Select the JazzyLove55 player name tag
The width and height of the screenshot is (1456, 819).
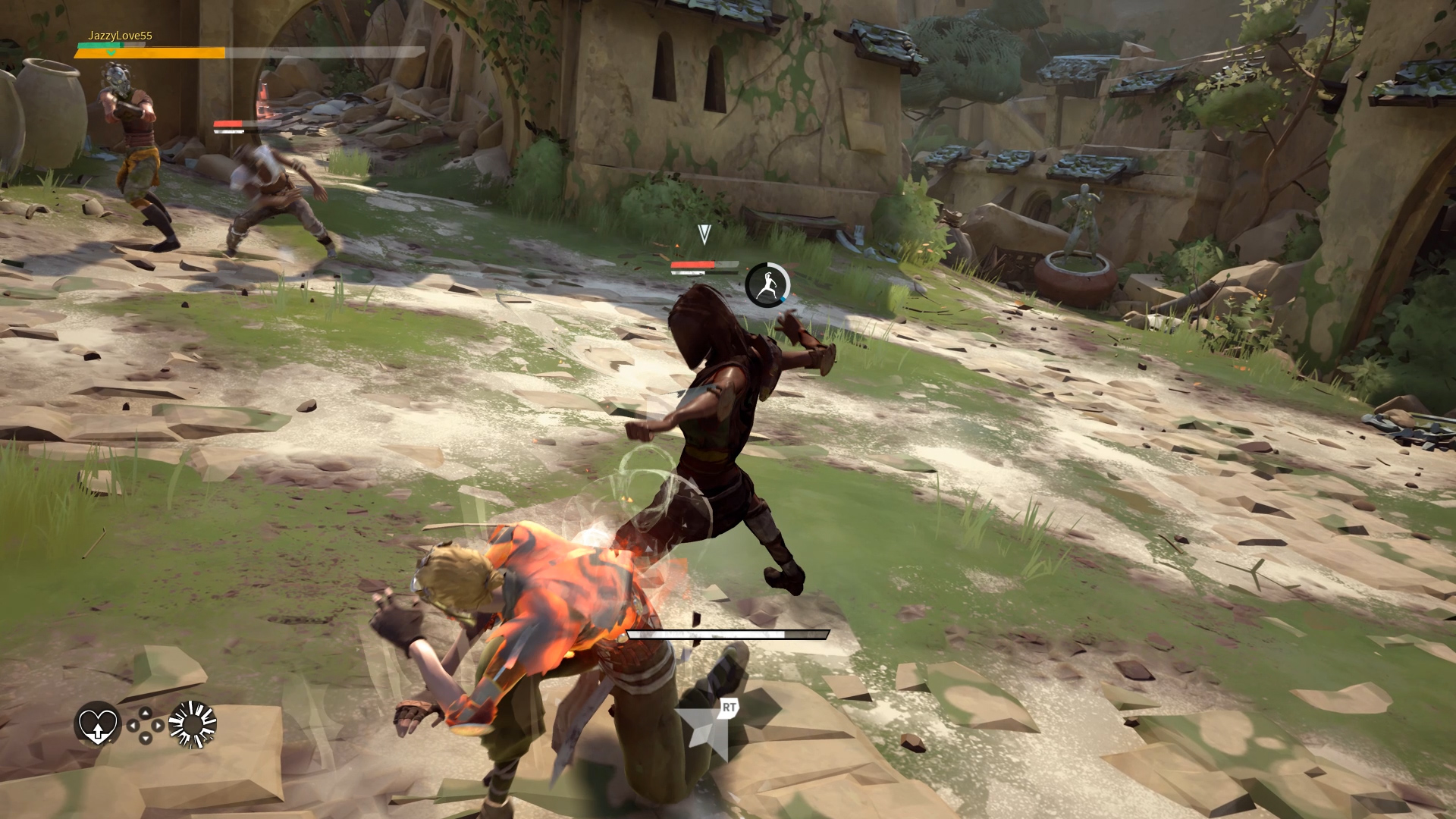pos(120,36)
